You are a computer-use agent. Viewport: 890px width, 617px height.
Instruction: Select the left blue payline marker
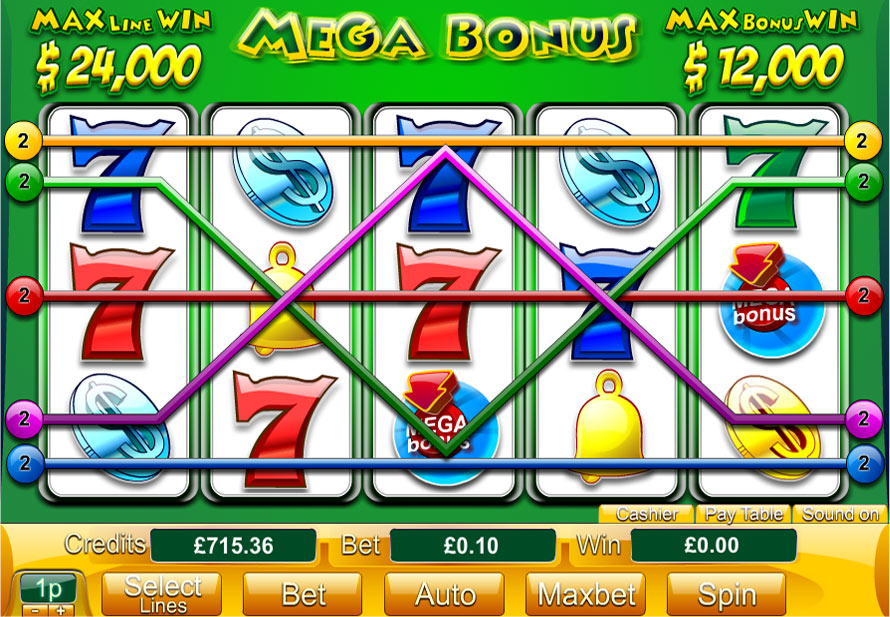point(23,463)
